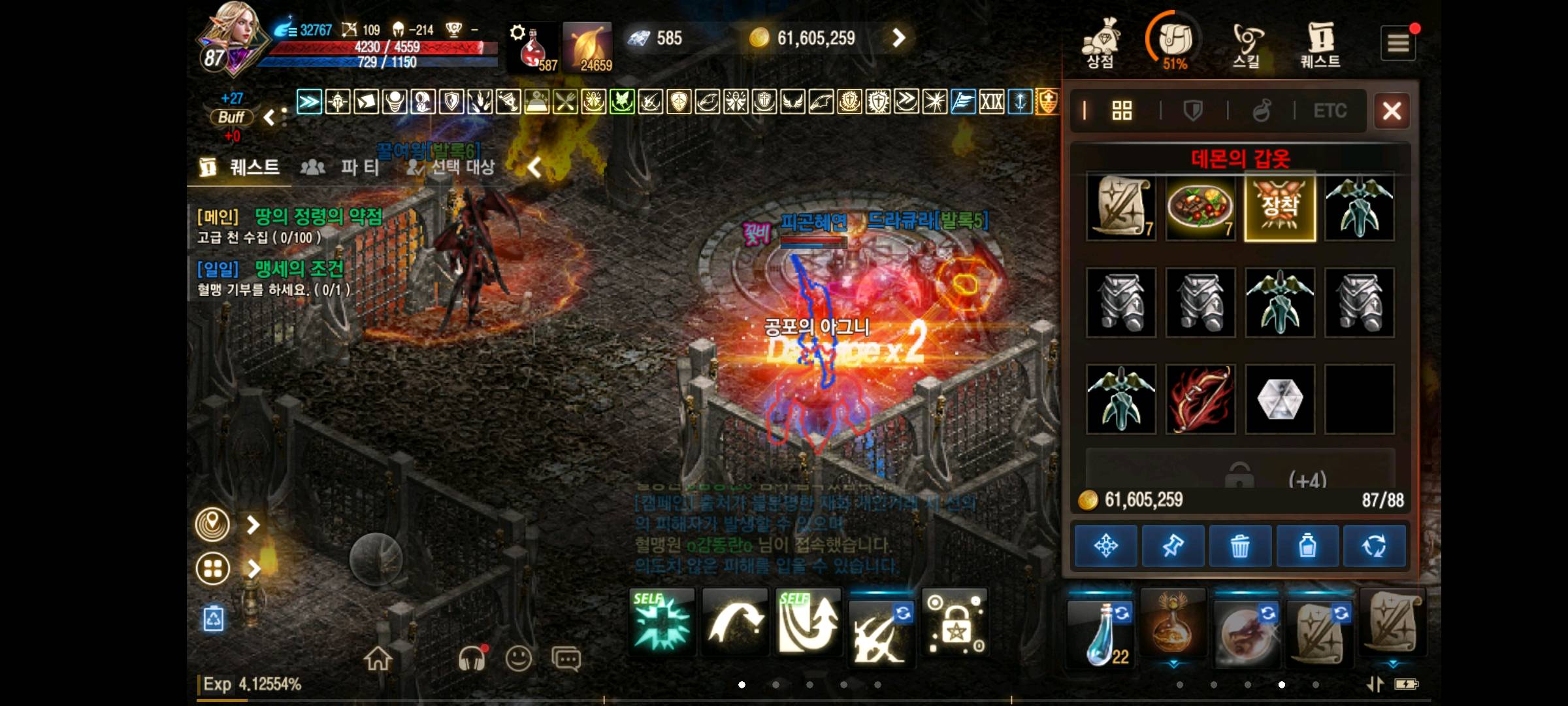The width and height of the screenshot is (1568, 706).
Task: Switch to the ETC tab in the inventory
Action: tap(1331, 110)
